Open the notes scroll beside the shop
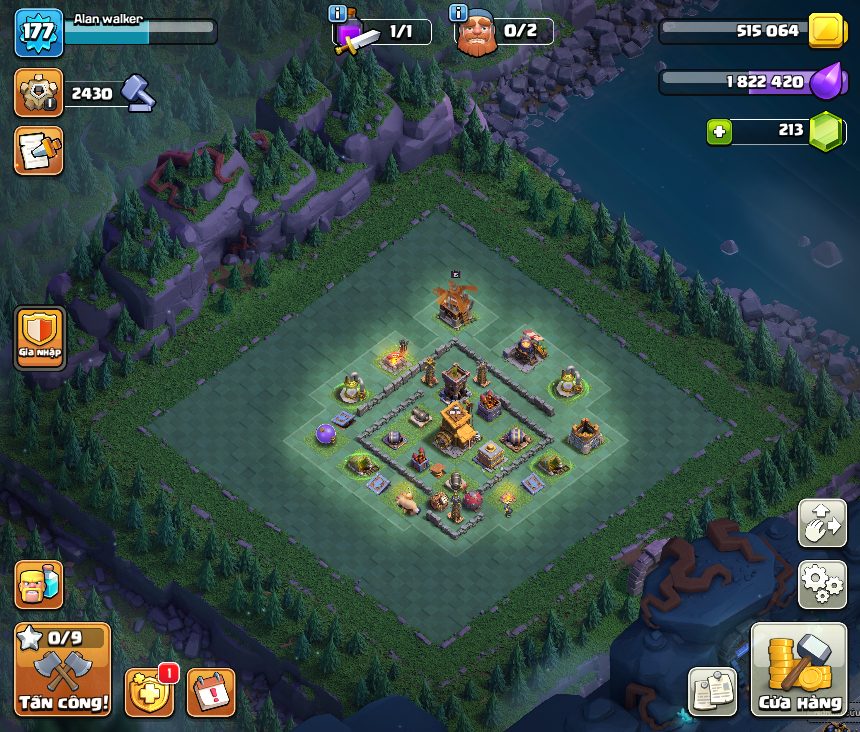This screenshot has height=732, width=860. [712, 692]
